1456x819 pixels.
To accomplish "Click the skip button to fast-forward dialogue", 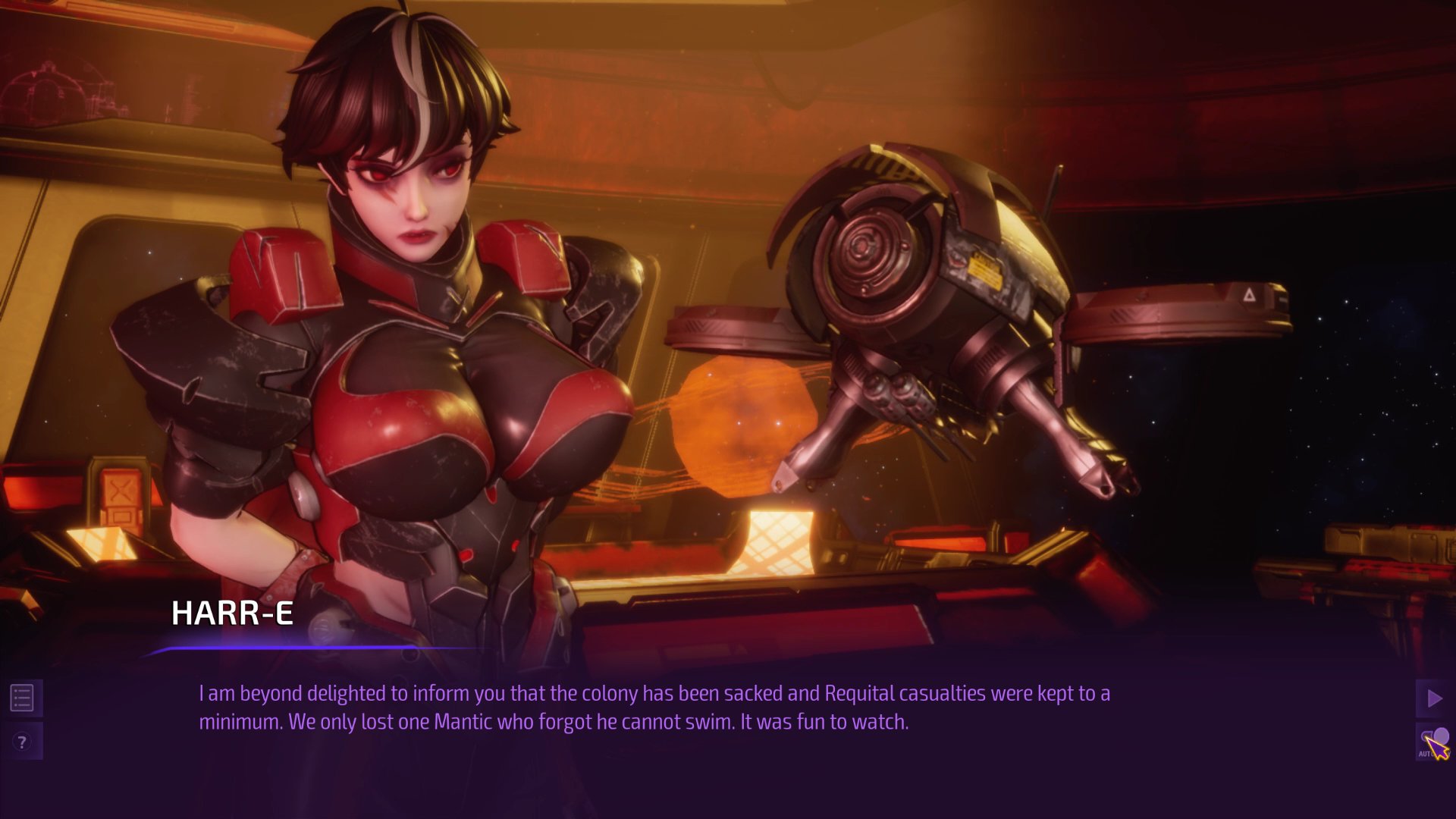I will 1432,698.
